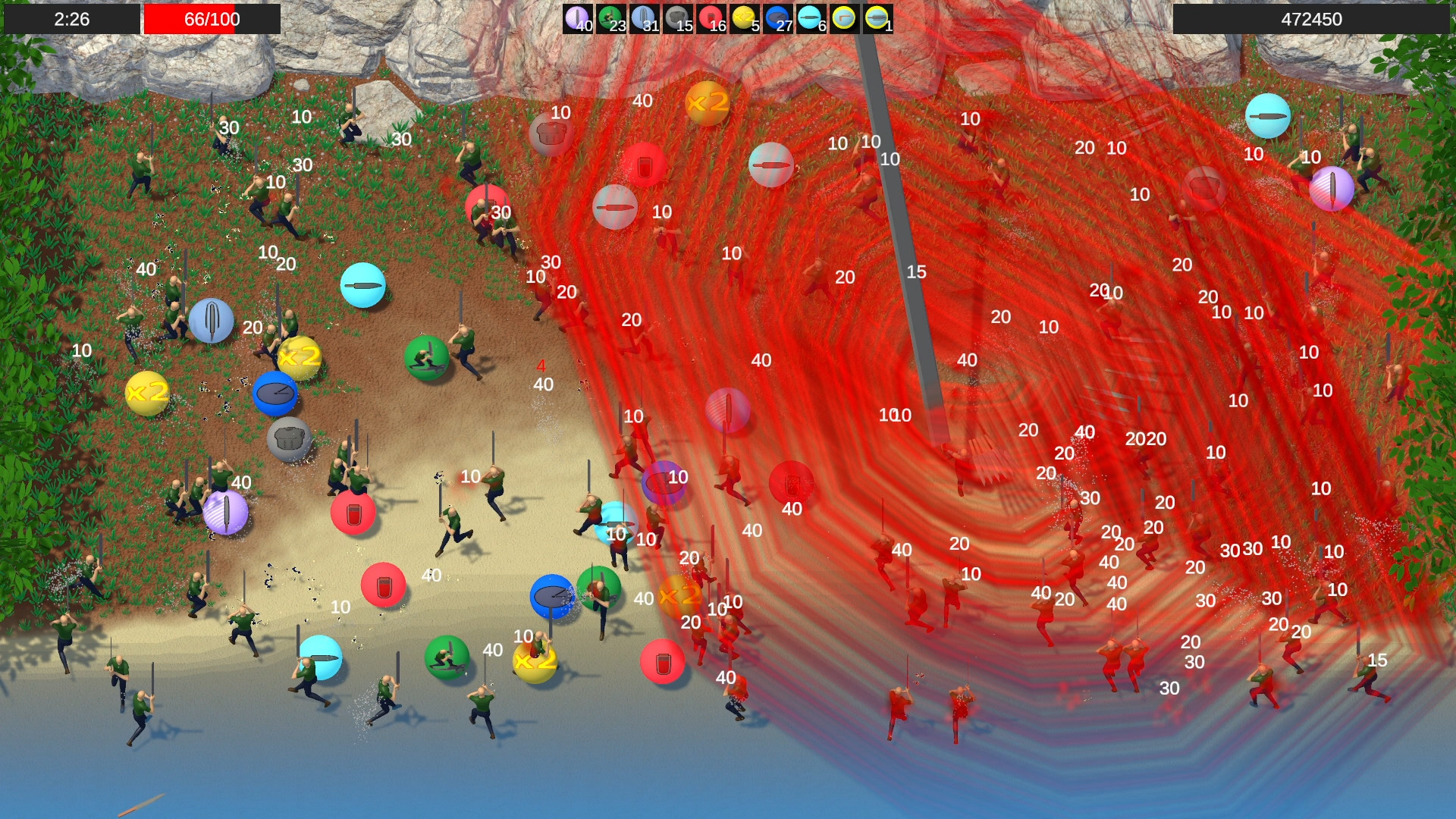Select the green soldier power-up icon showing 23

[x=610, y=17]
